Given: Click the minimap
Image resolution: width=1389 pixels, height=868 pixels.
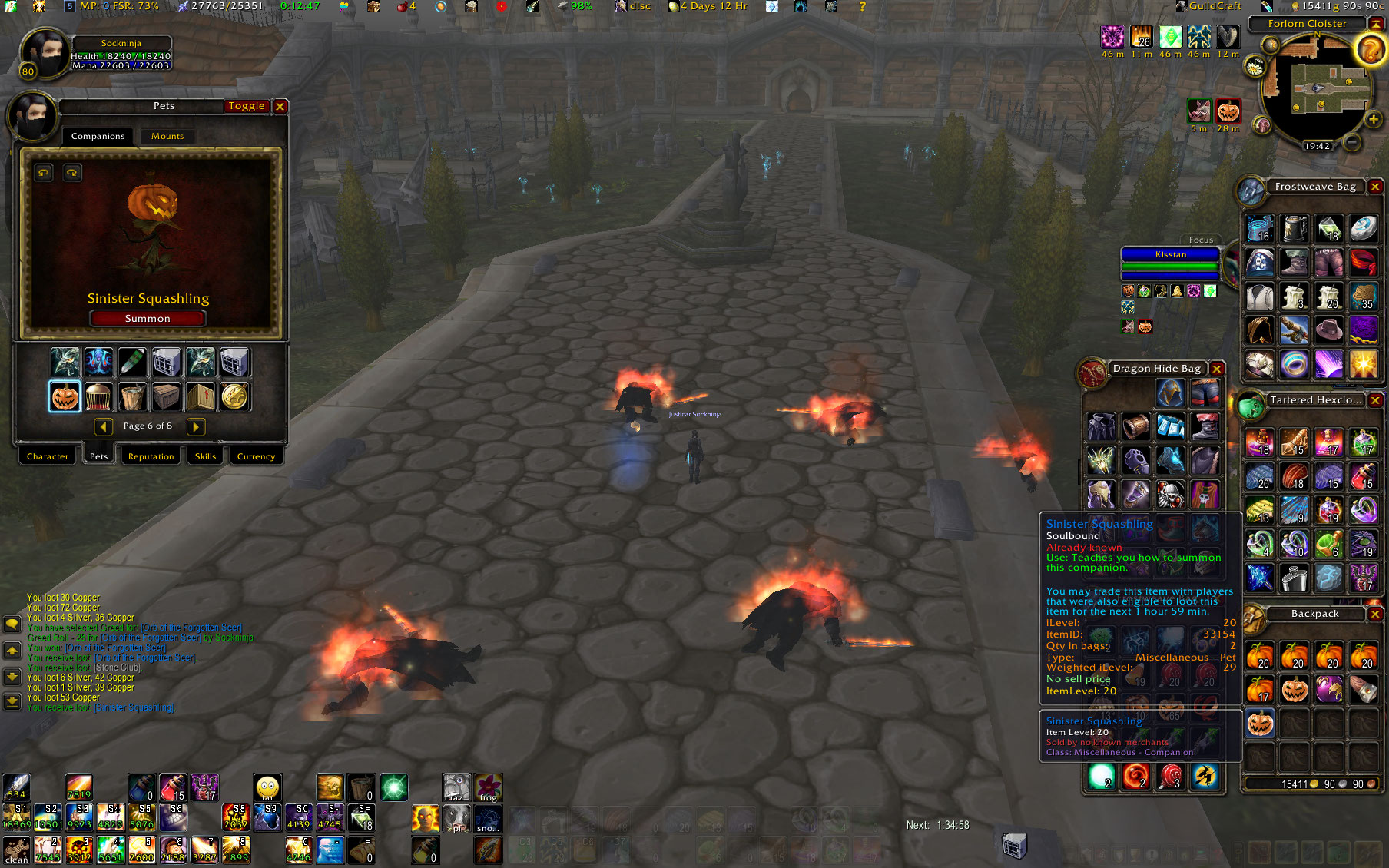Looking at the screenshot, I should point(1317,92).
